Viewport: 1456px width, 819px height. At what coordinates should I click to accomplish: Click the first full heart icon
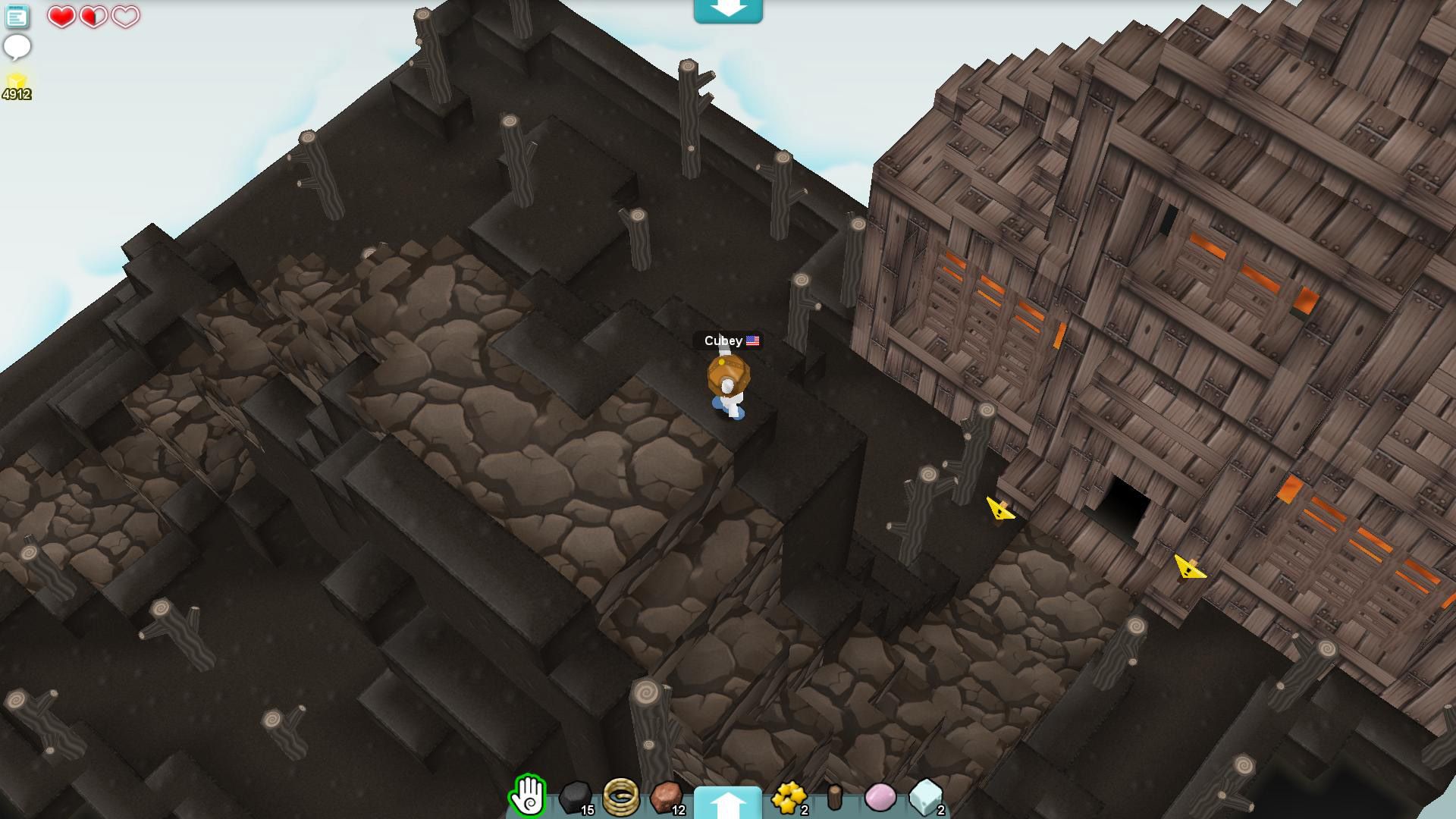click(x=60, y=17)
